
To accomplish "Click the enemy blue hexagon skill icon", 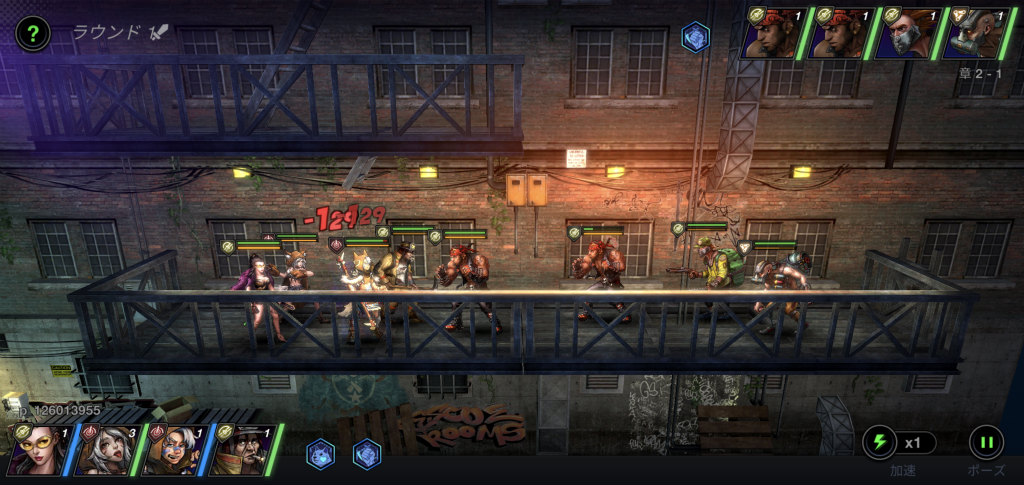I will point(695,37).
